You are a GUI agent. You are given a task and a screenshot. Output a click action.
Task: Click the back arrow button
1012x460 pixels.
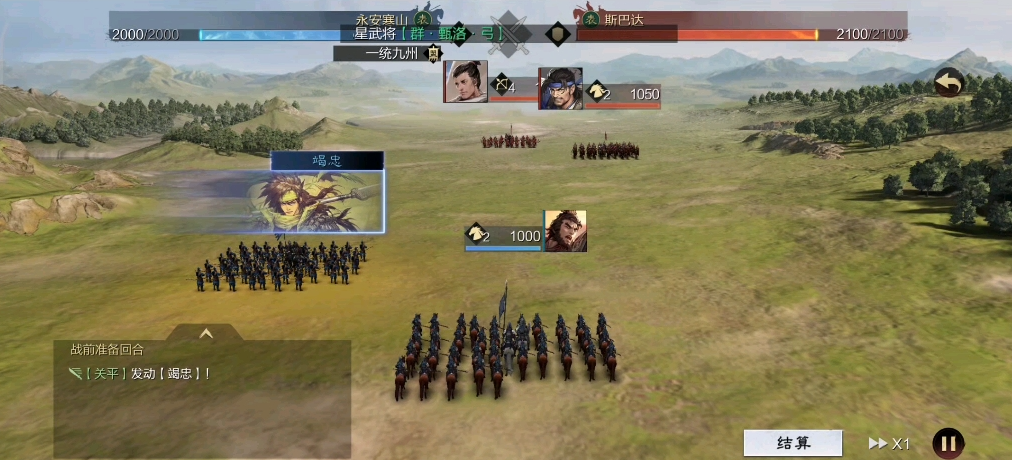[948, 84]
